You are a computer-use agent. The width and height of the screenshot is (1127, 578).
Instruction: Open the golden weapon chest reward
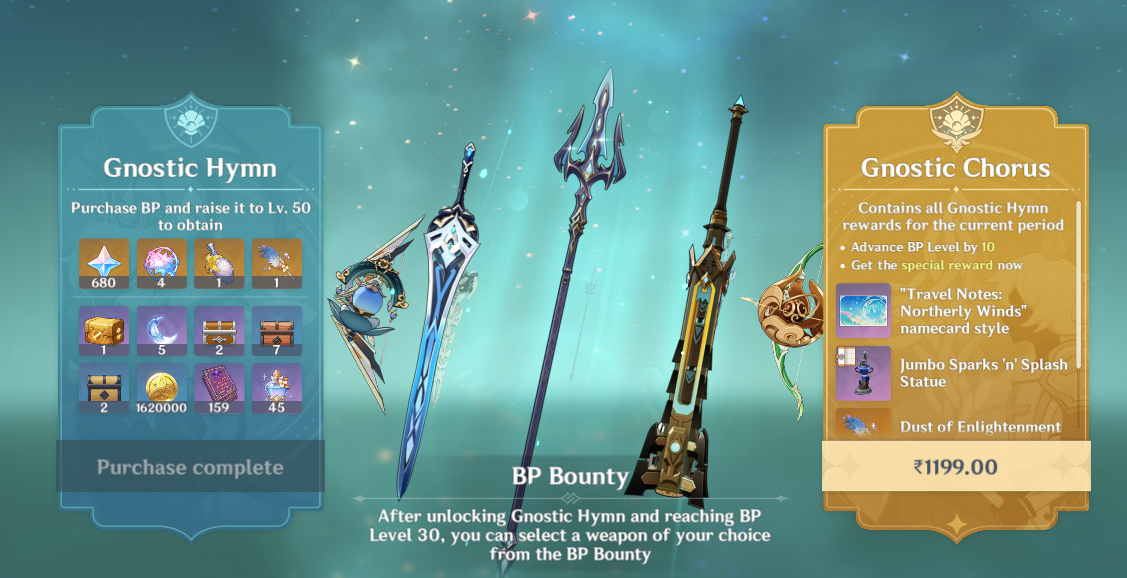pyautogui.click(x=105, y=331)
